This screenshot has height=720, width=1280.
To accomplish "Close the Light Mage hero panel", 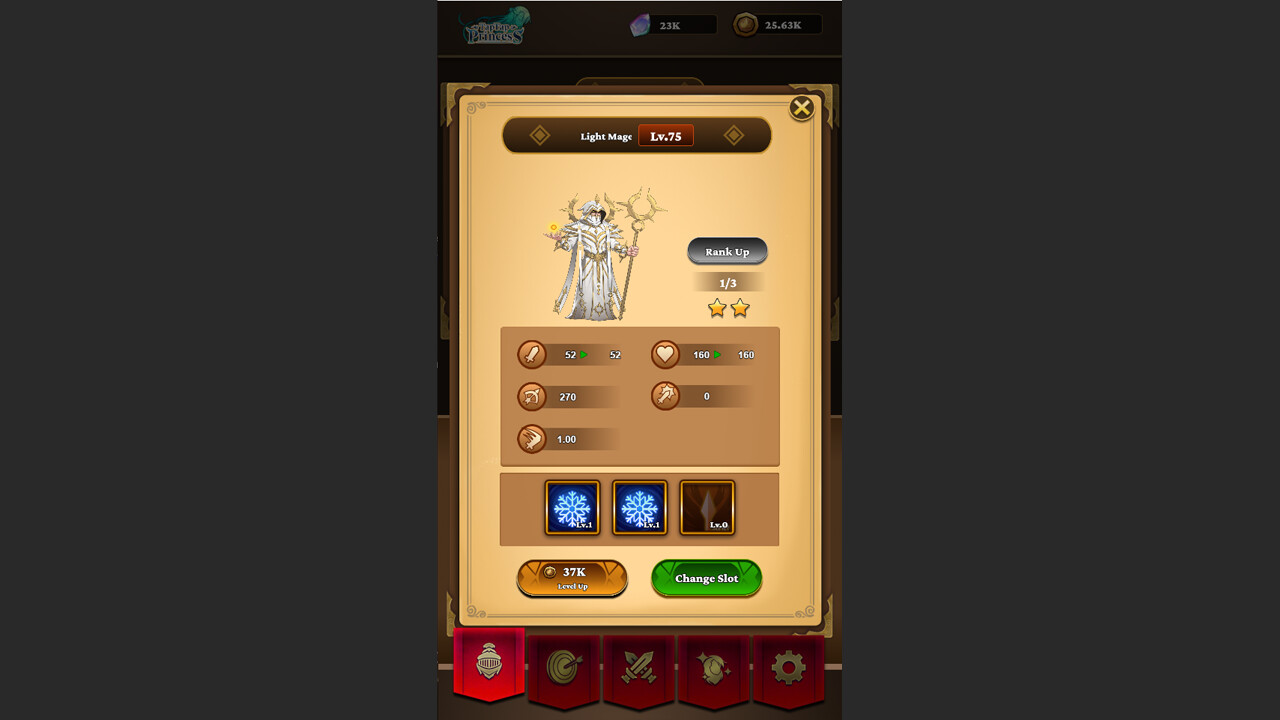I will (801, 108).
